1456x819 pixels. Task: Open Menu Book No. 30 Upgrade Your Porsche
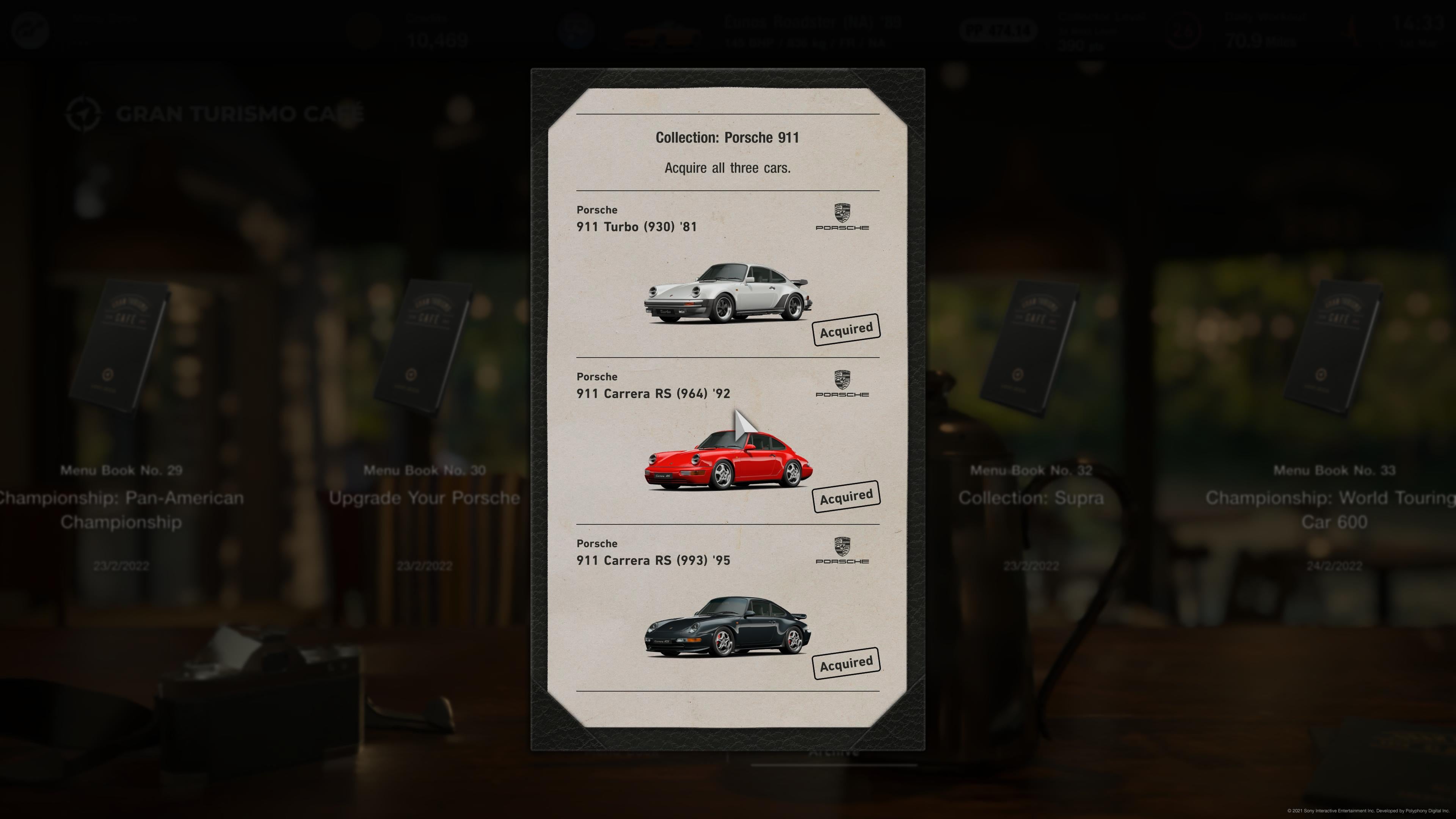[424, 348]
